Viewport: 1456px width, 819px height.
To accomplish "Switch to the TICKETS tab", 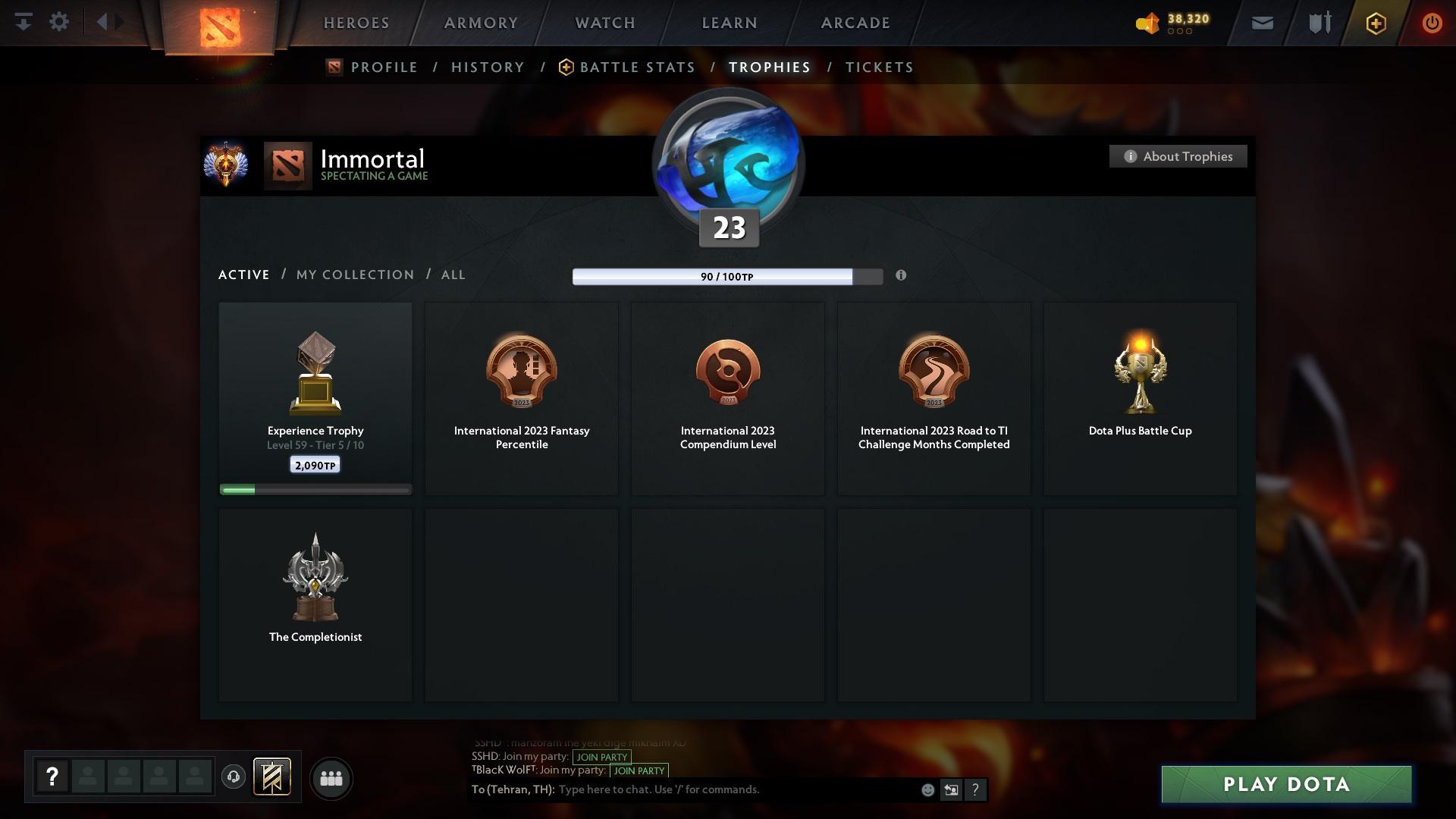I will coord(878,67).
